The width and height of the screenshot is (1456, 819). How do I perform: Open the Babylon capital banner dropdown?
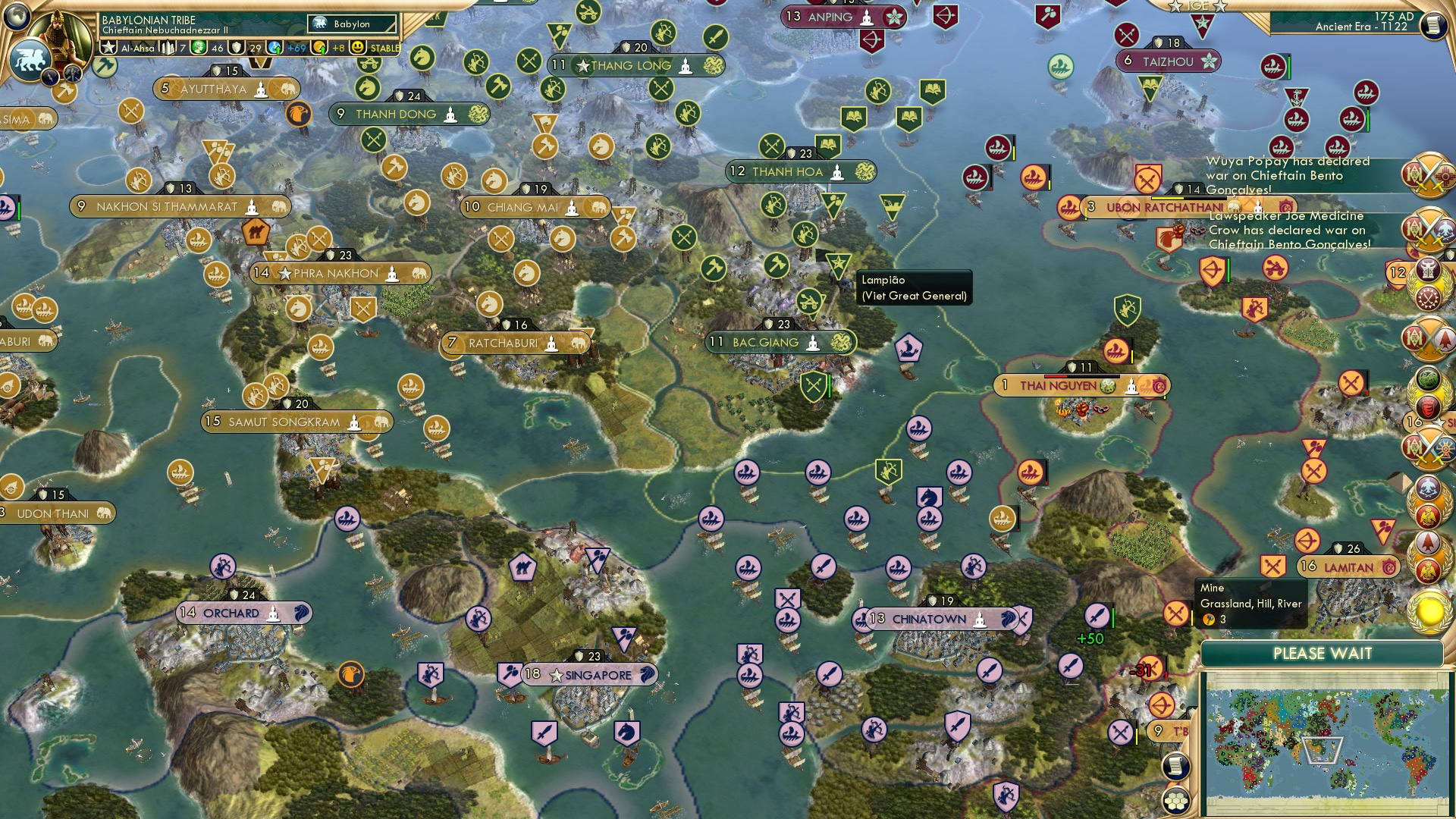pos(352,24)
